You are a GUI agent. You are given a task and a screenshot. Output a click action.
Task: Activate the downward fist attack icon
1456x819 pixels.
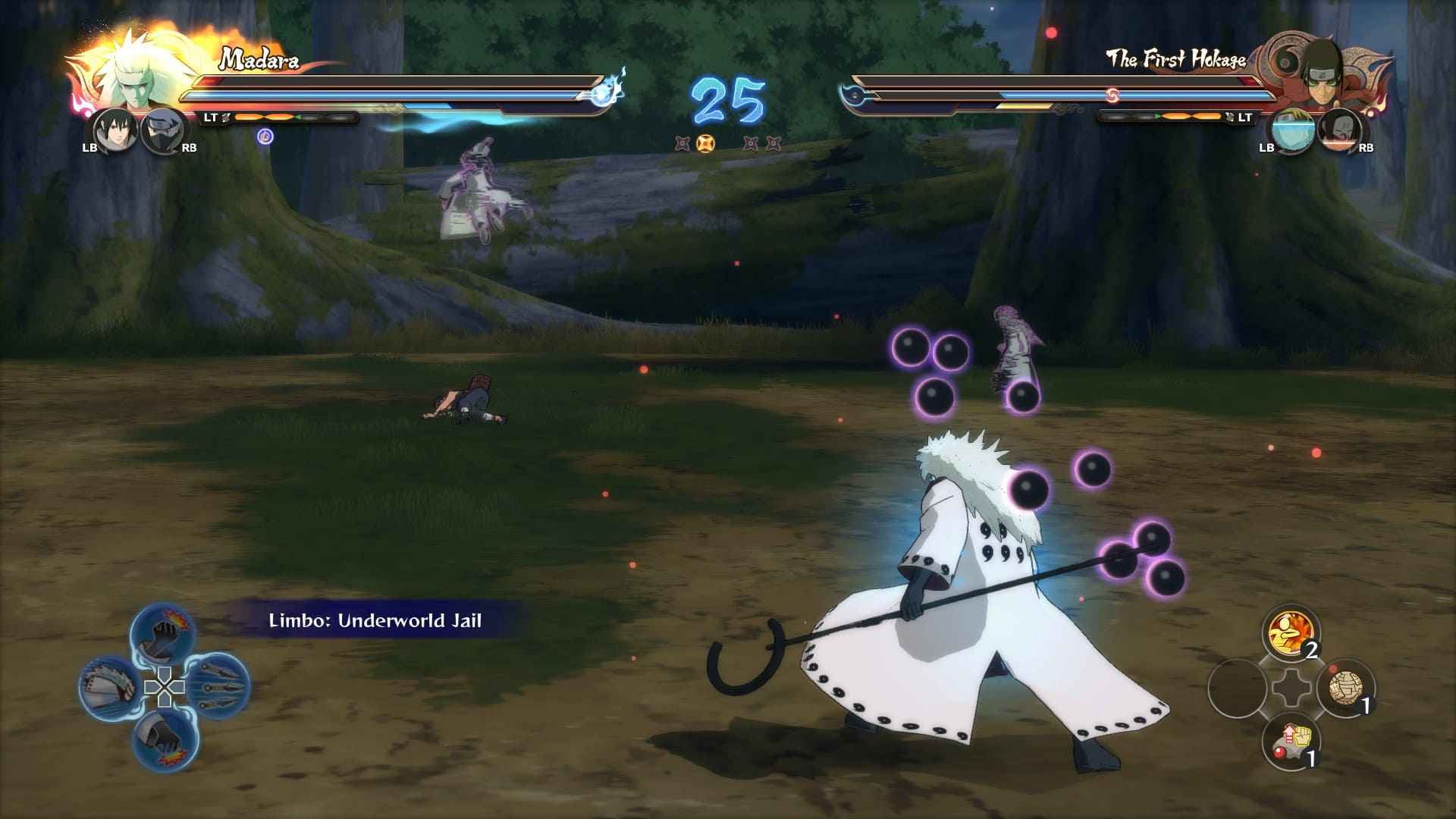[166, 739]
